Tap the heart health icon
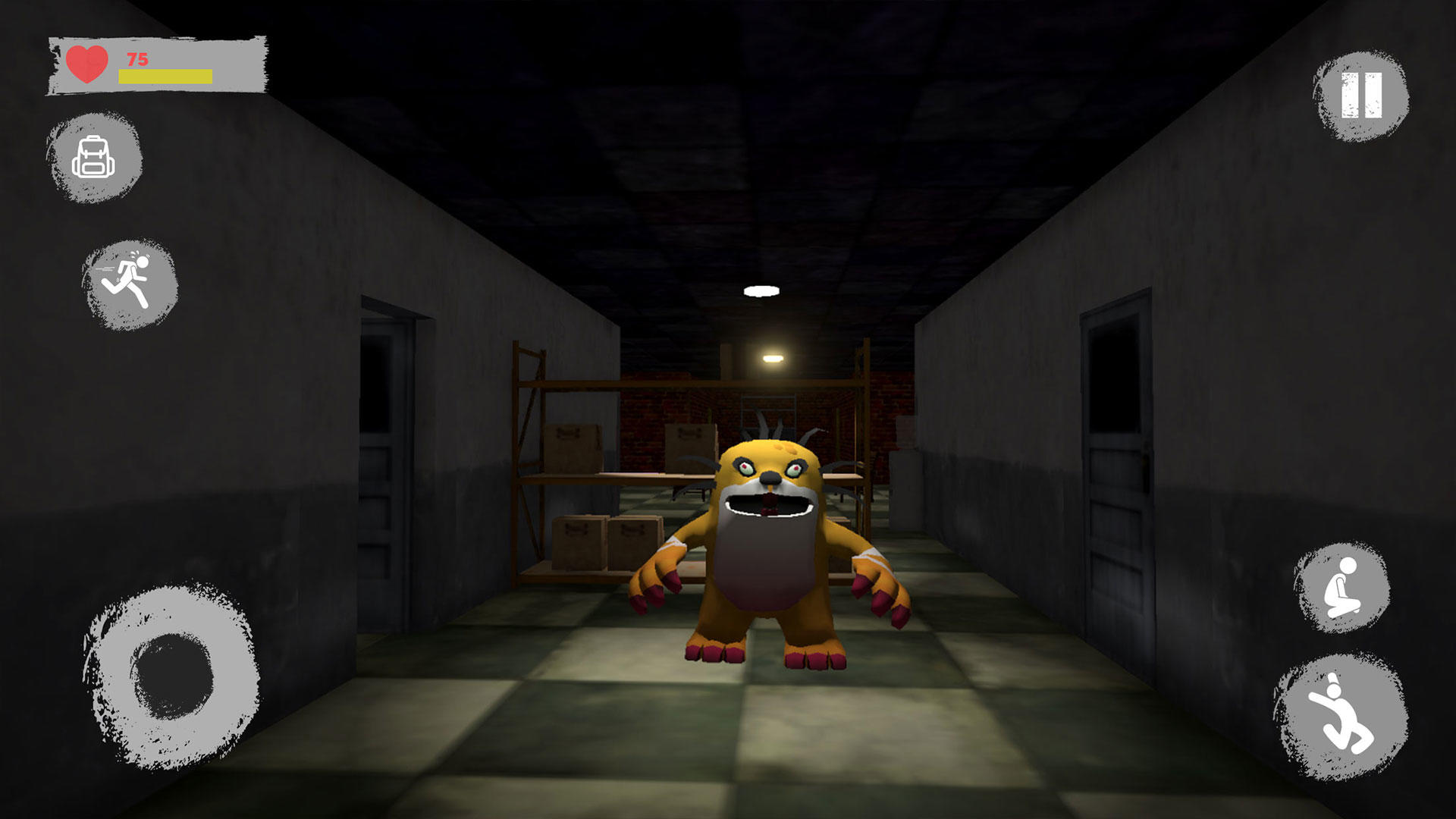Image resolution: width=1456 pixels, height=819 pixels. [x=86, y=64]
